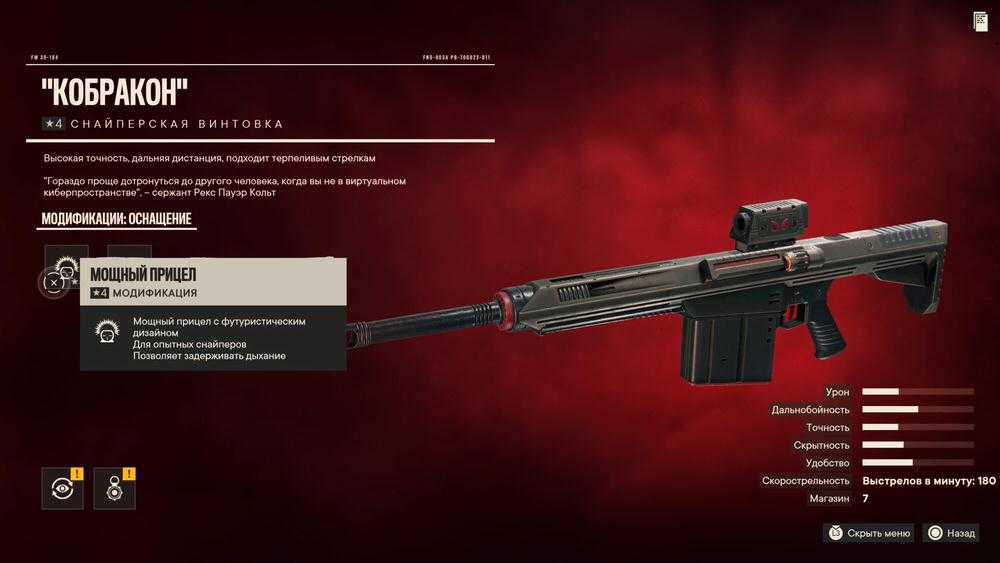Open the weapon charm keychain icon
Image resolution: width=1000 pixels, height=563 pixels.
point(114,488)
